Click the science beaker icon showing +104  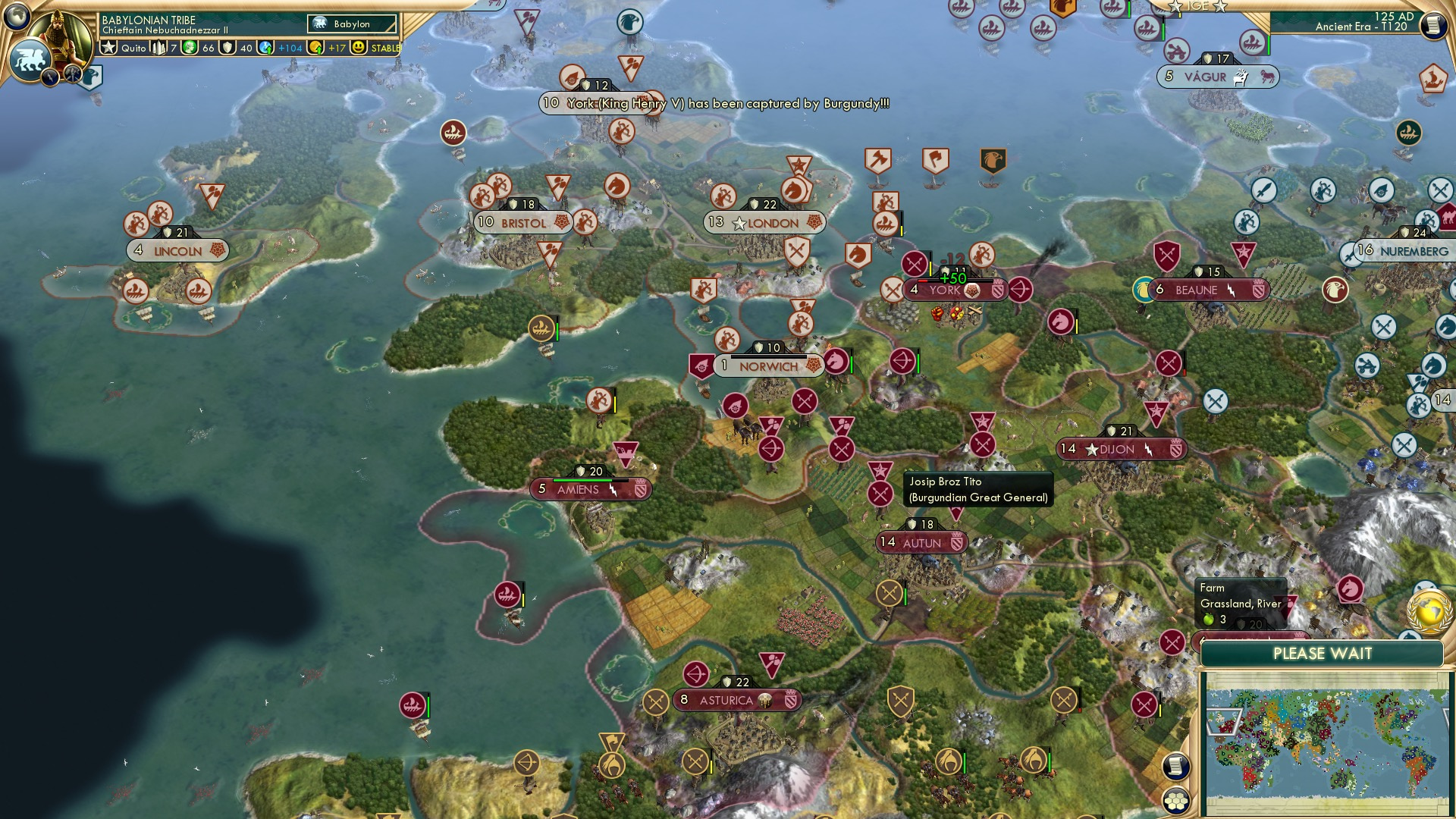pos(267,48)
